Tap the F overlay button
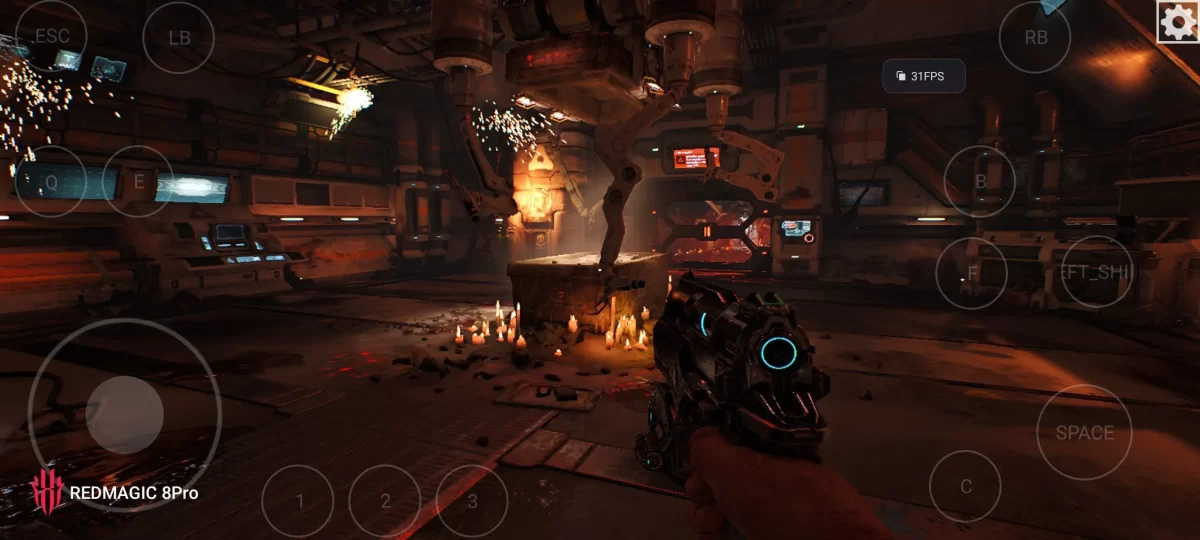This screenshot has height=540, width=1200. click(971, 273)
